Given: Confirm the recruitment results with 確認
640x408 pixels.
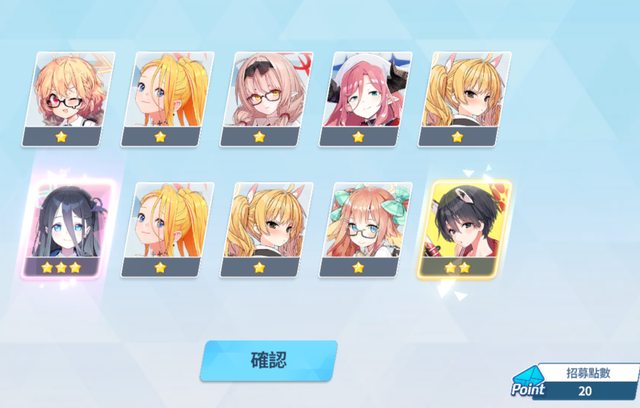Looking at the screenshot, I should 268,361.
